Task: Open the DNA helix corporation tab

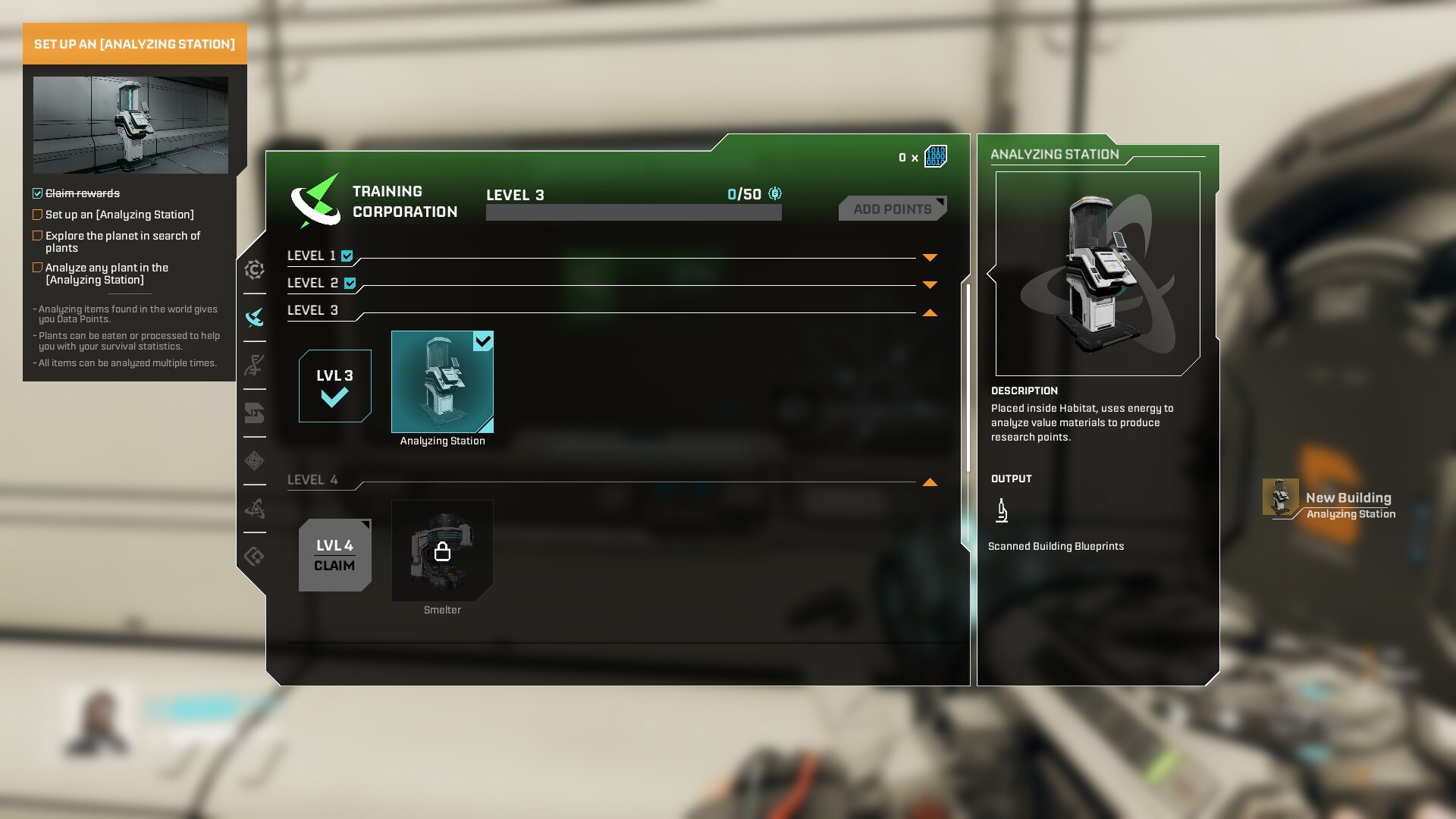Action: coord(255,366)
